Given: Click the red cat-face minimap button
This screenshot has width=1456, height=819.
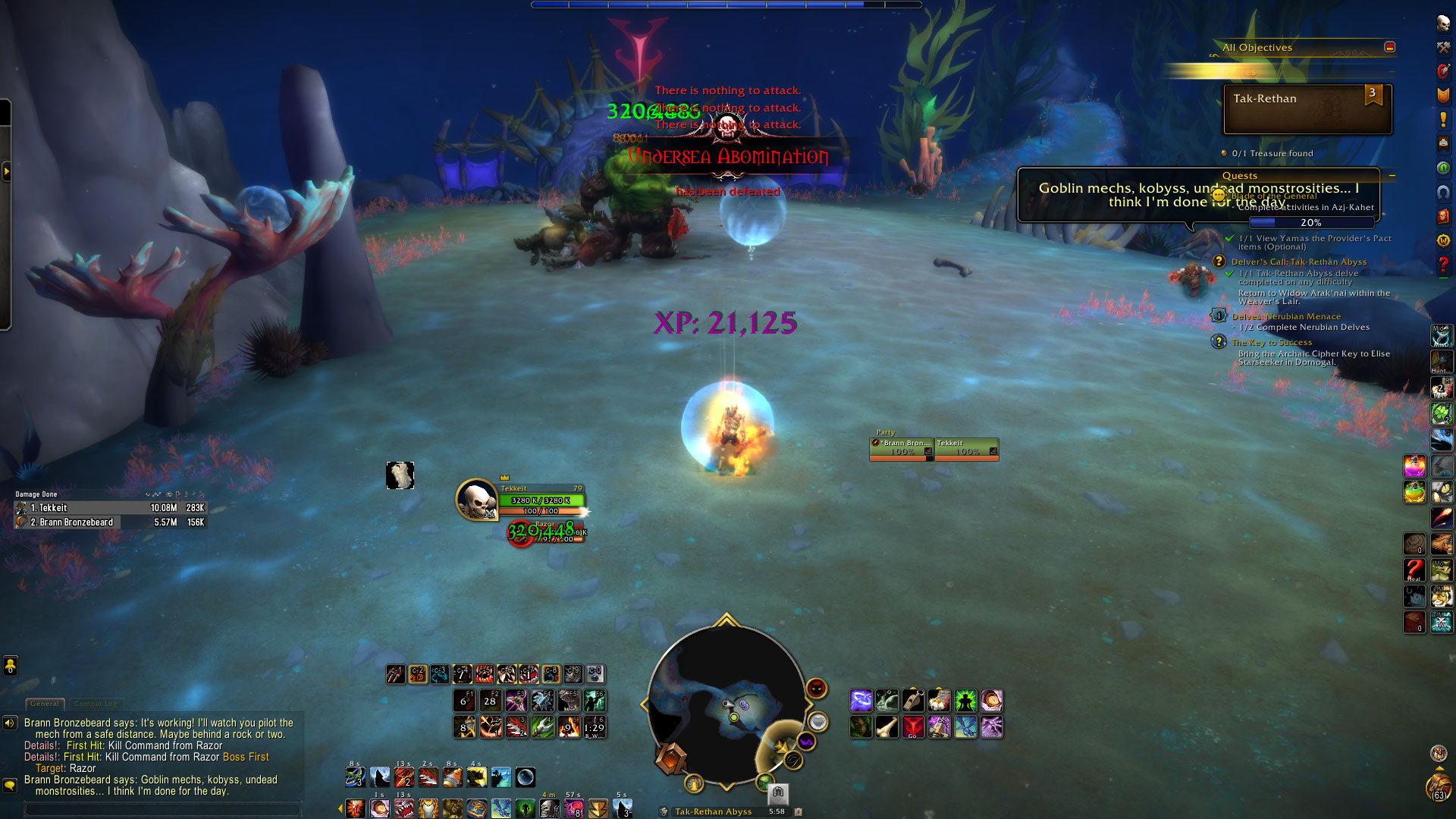Looking at the screenshot, I should [816, 688].
